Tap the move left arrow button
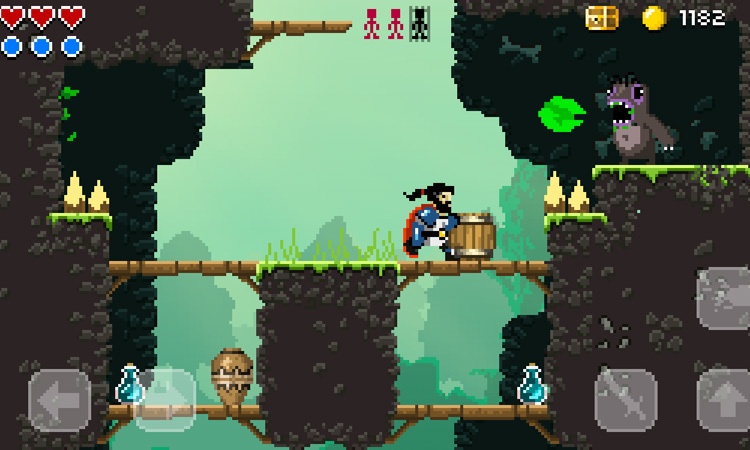Screen dimensions: 750x450 click(59, 400)
